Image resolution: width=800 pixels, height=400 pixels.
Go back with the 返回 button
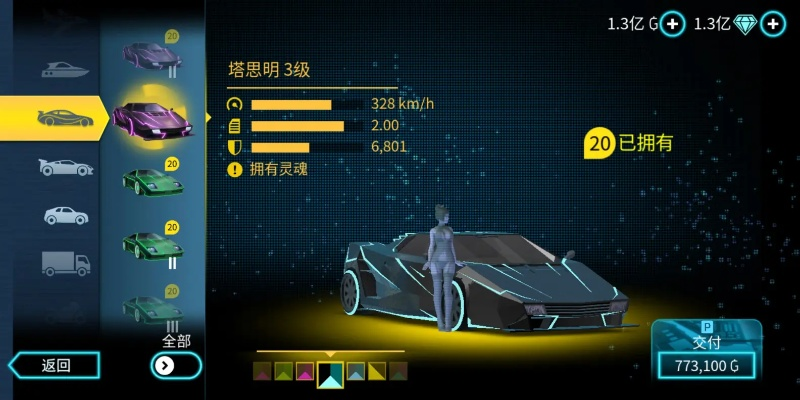(55, 365)
